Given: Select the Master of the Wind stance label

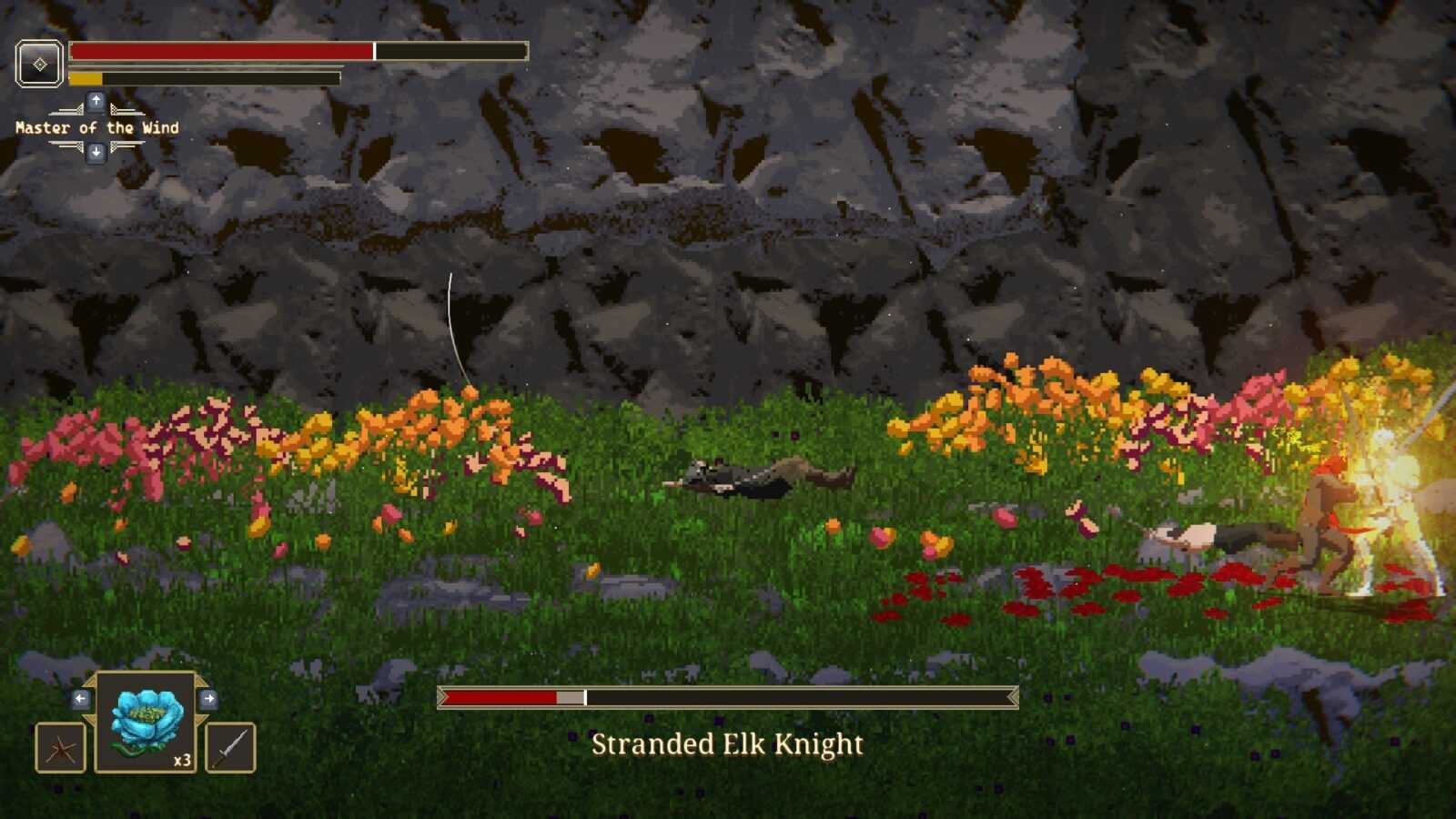Looking at the screenshot, I should coord(96,128).
